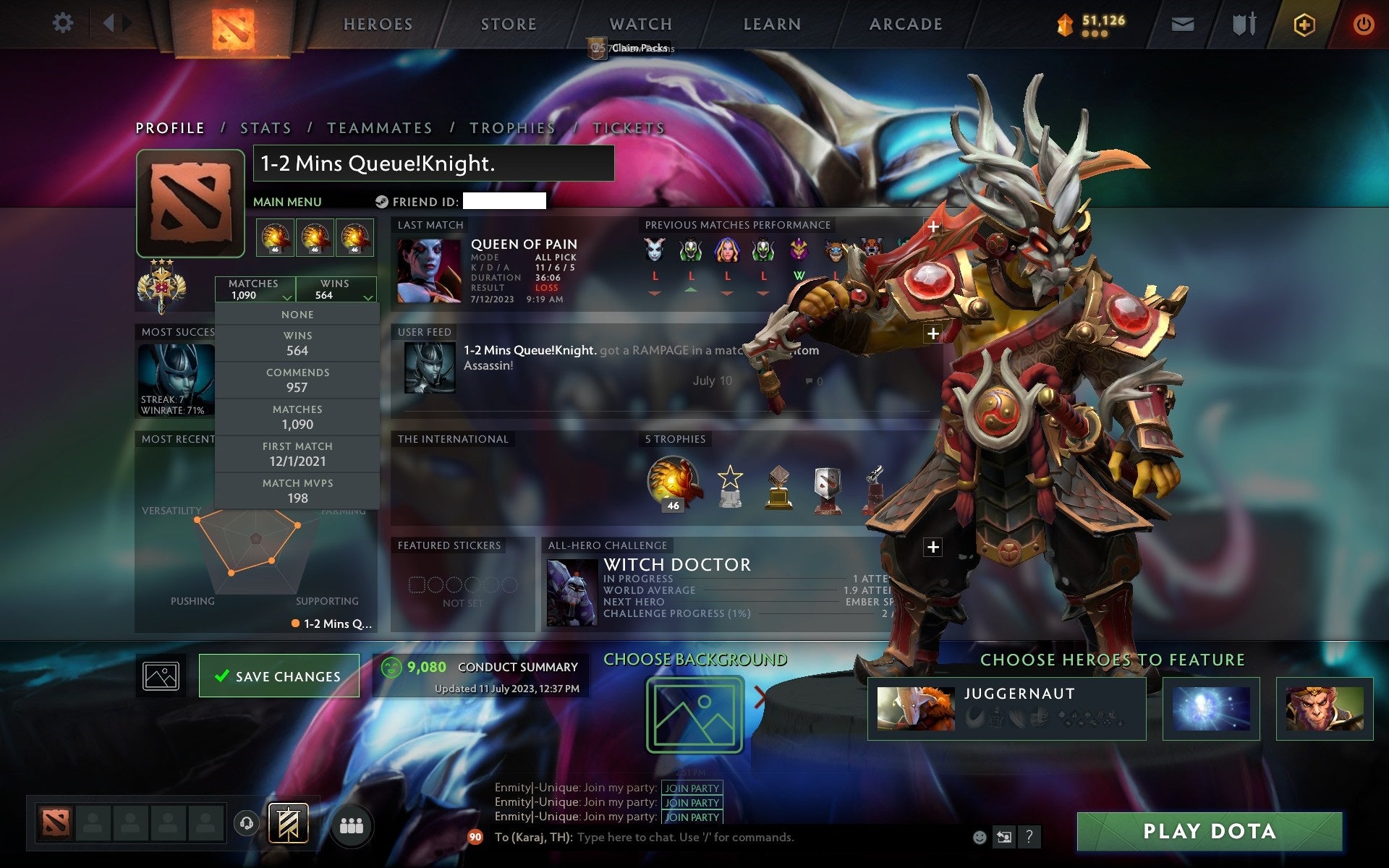Expand the Previous Matches Performance plus button
The image size is (1389, 868).
tap(934, 226)
